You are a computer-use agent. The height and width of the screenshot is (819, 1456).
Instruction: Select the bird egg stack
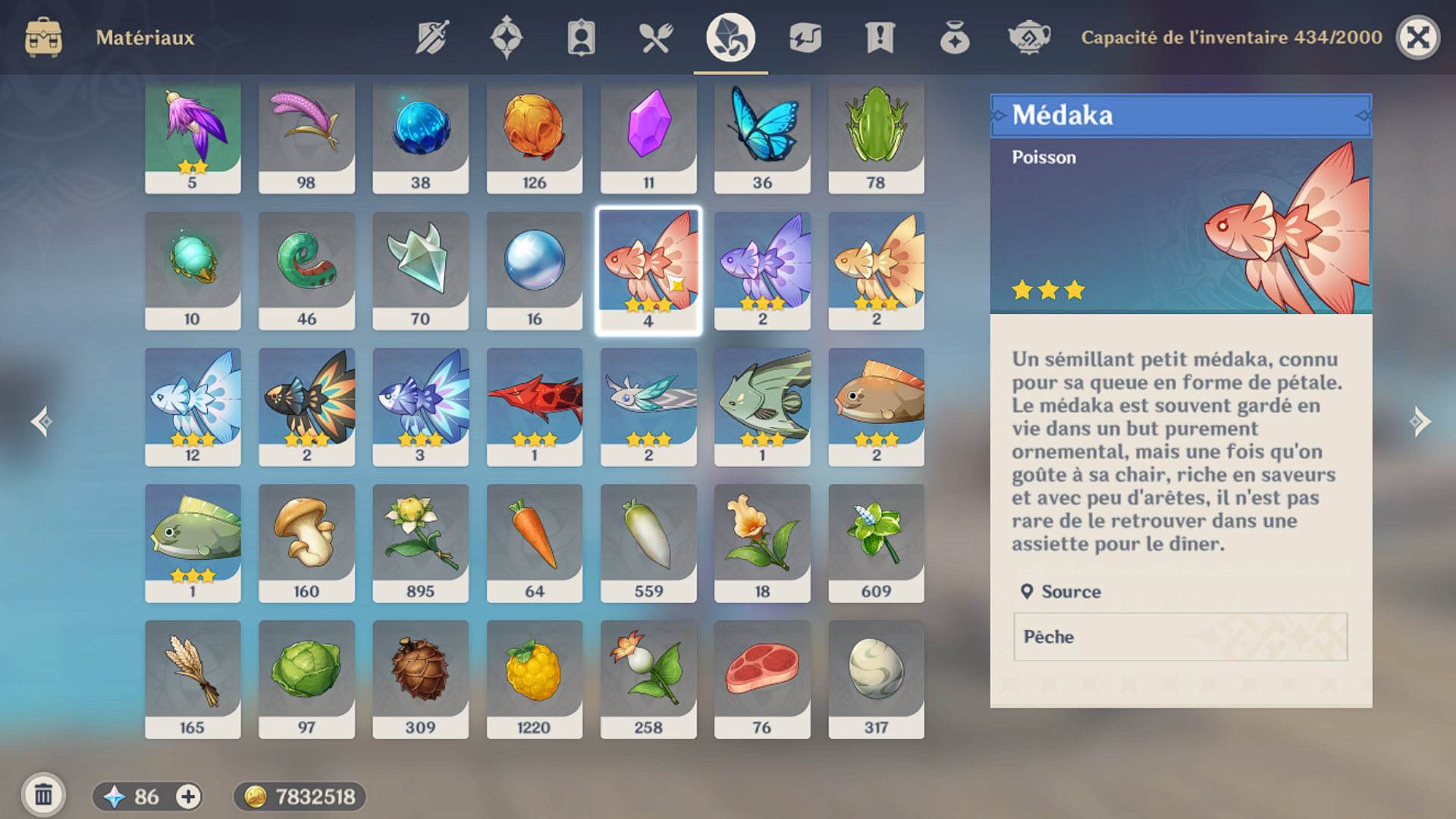coord(876,679)
